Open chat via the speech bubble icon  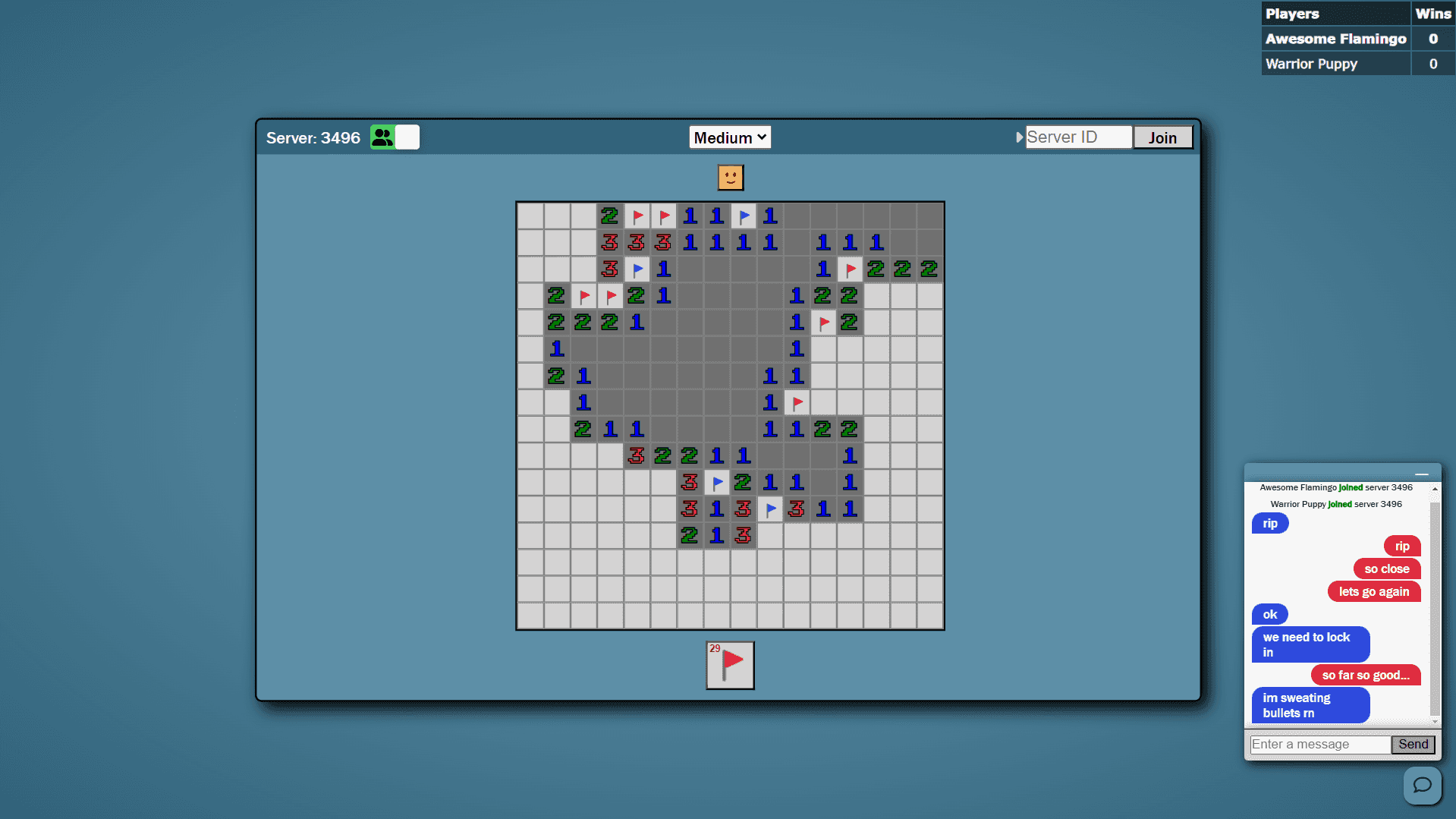1422,785
